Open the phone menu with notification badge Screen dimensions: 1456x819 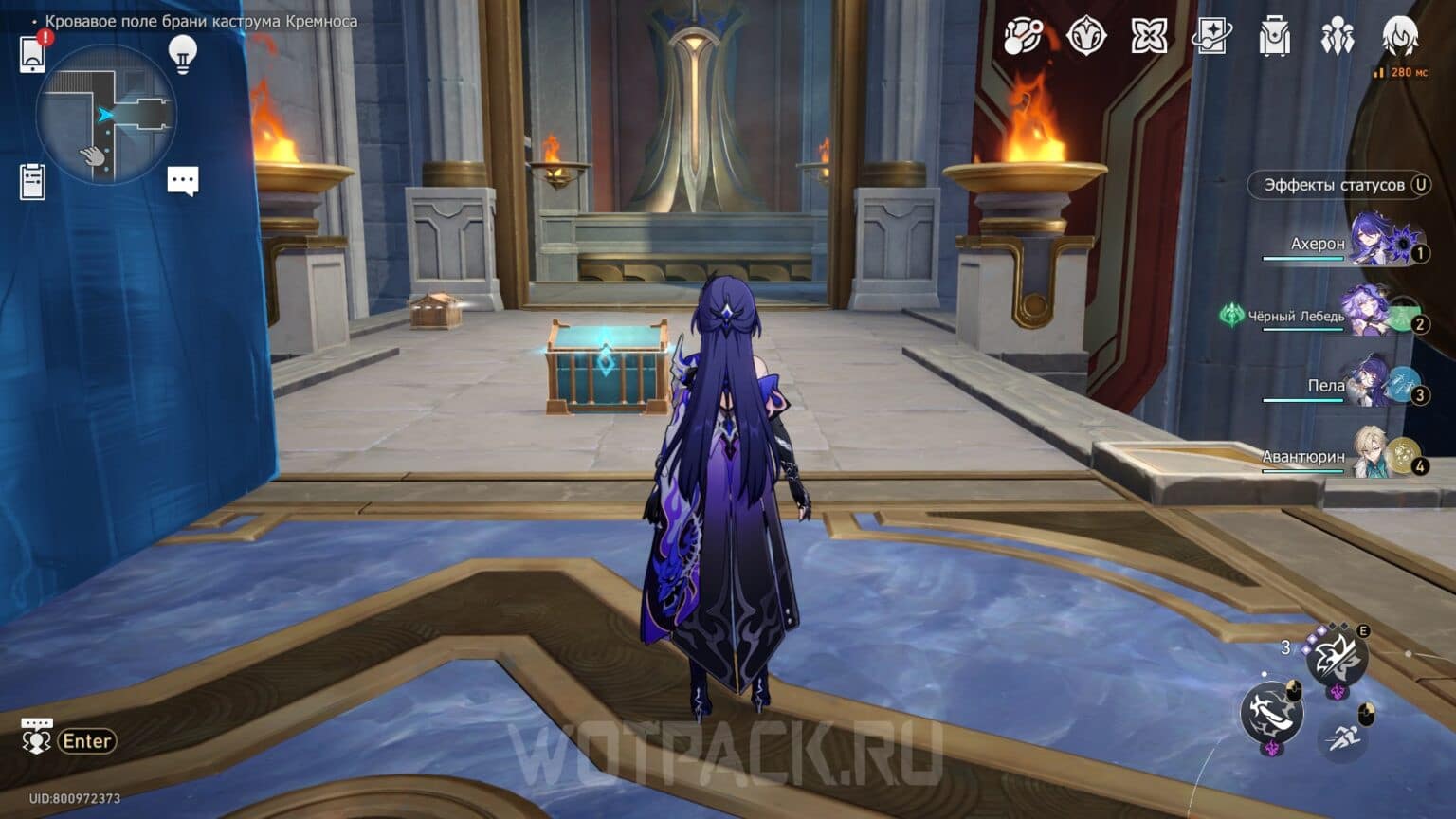(x=34, y=52)
